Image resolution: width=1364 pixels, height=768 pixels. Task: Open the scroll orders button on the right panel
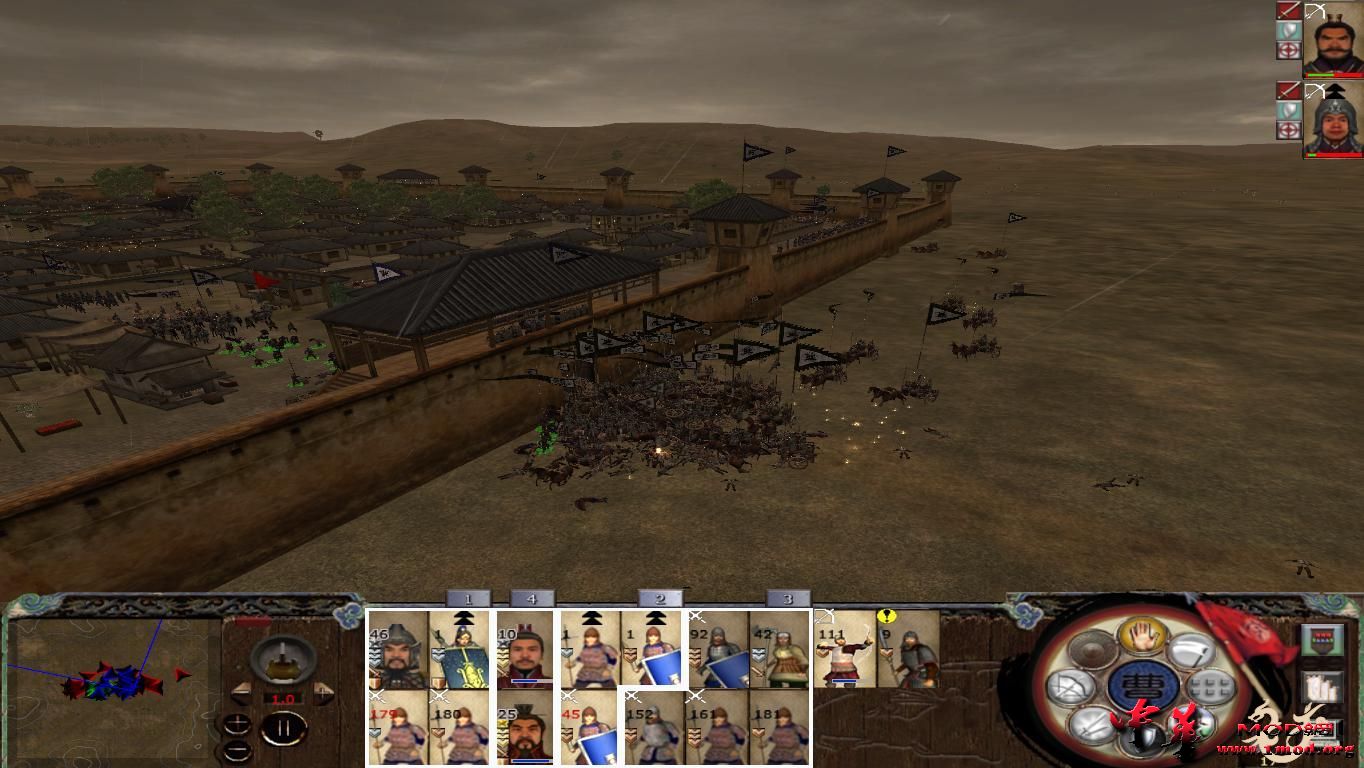point(1323,686)
